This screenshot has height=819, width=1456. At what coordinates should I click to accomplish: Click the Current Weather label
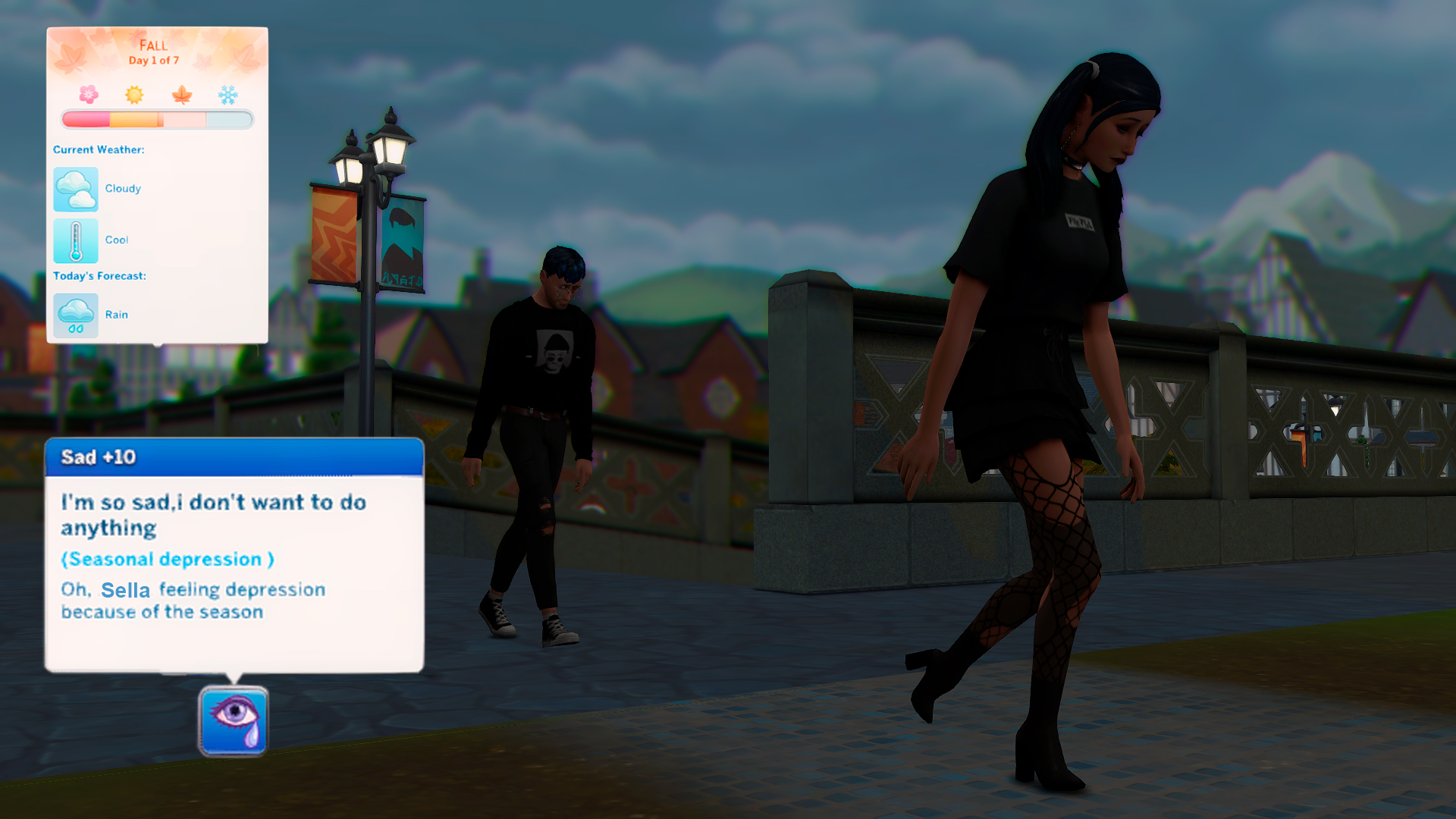(99, 149)
